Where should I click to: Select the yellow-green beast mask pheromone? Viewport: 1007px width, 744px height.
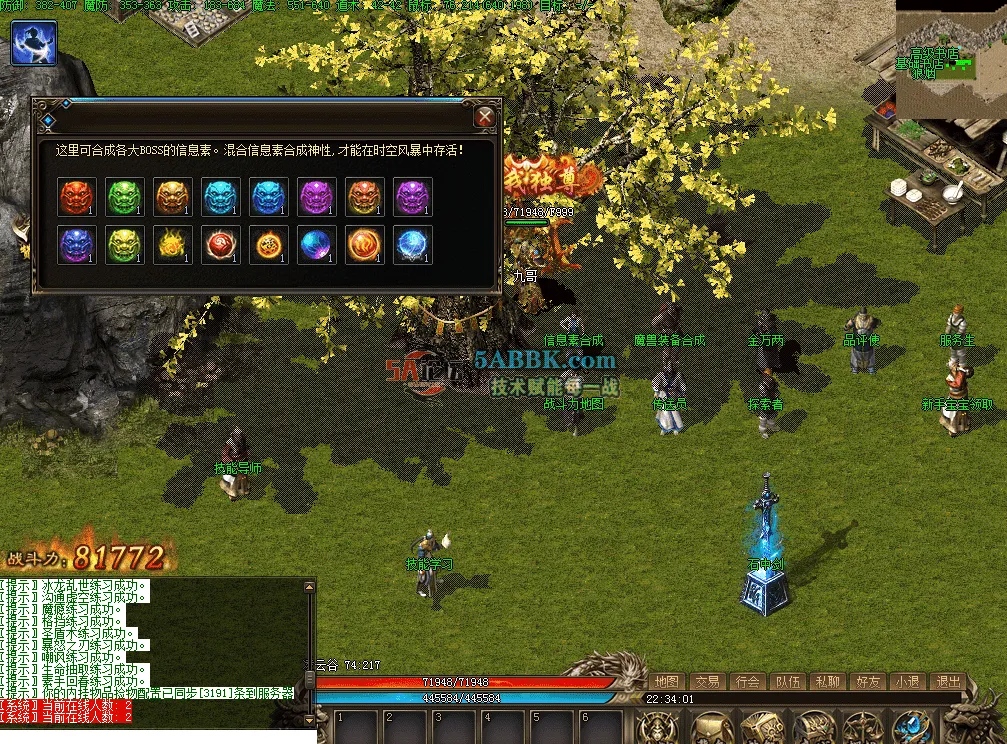click(125, 245)
